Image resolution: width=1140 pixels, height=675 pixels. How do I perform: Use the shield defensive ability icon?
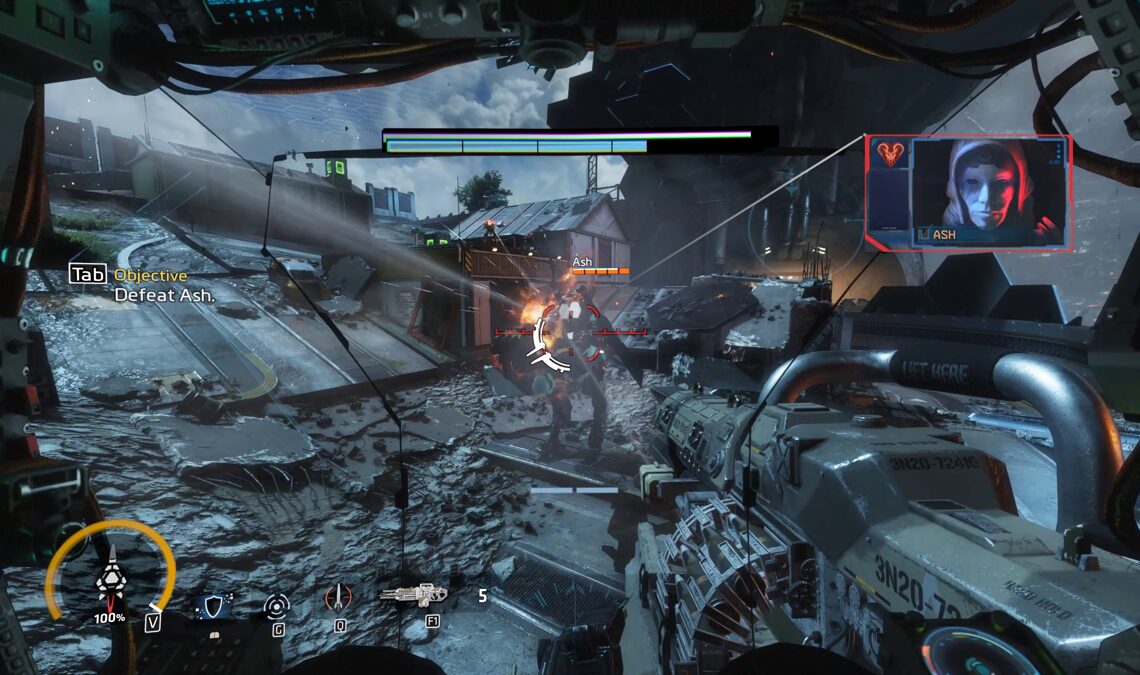215,603
